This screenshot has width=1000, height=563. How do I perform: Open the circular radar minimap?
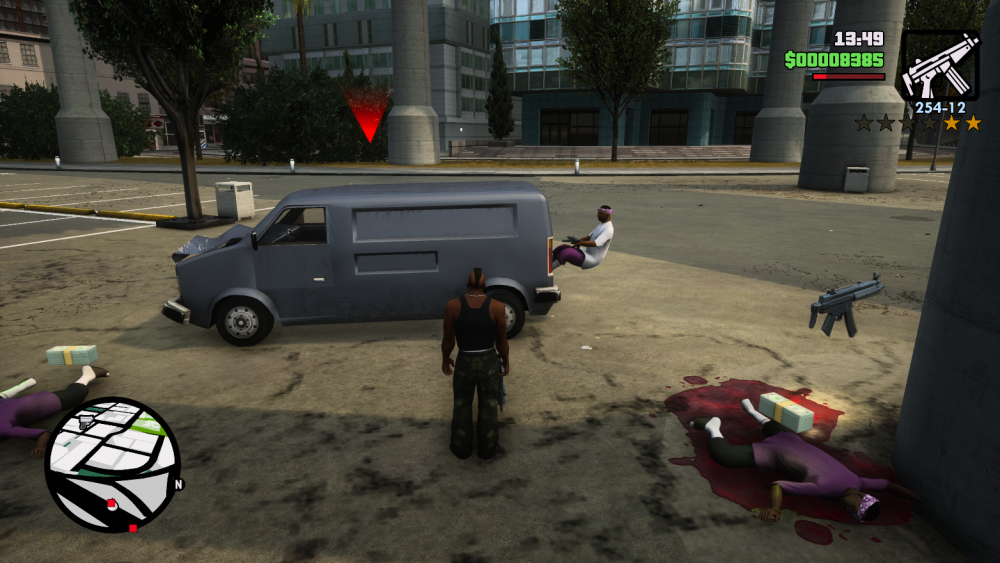[x=112, y=464]
